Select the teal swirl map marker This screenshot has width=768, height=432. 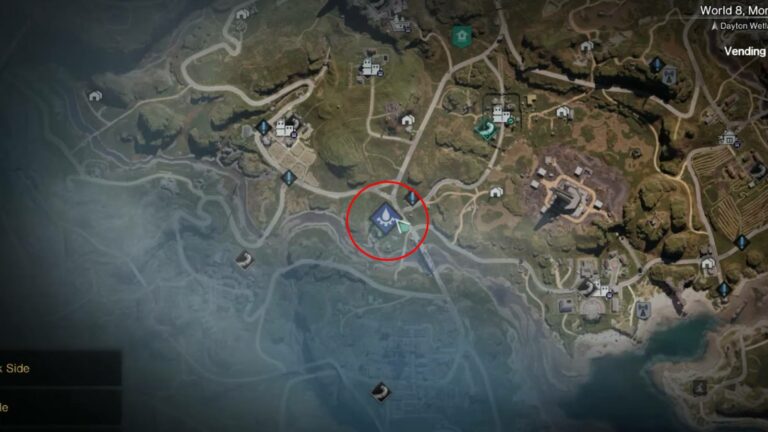click(485, 128)
